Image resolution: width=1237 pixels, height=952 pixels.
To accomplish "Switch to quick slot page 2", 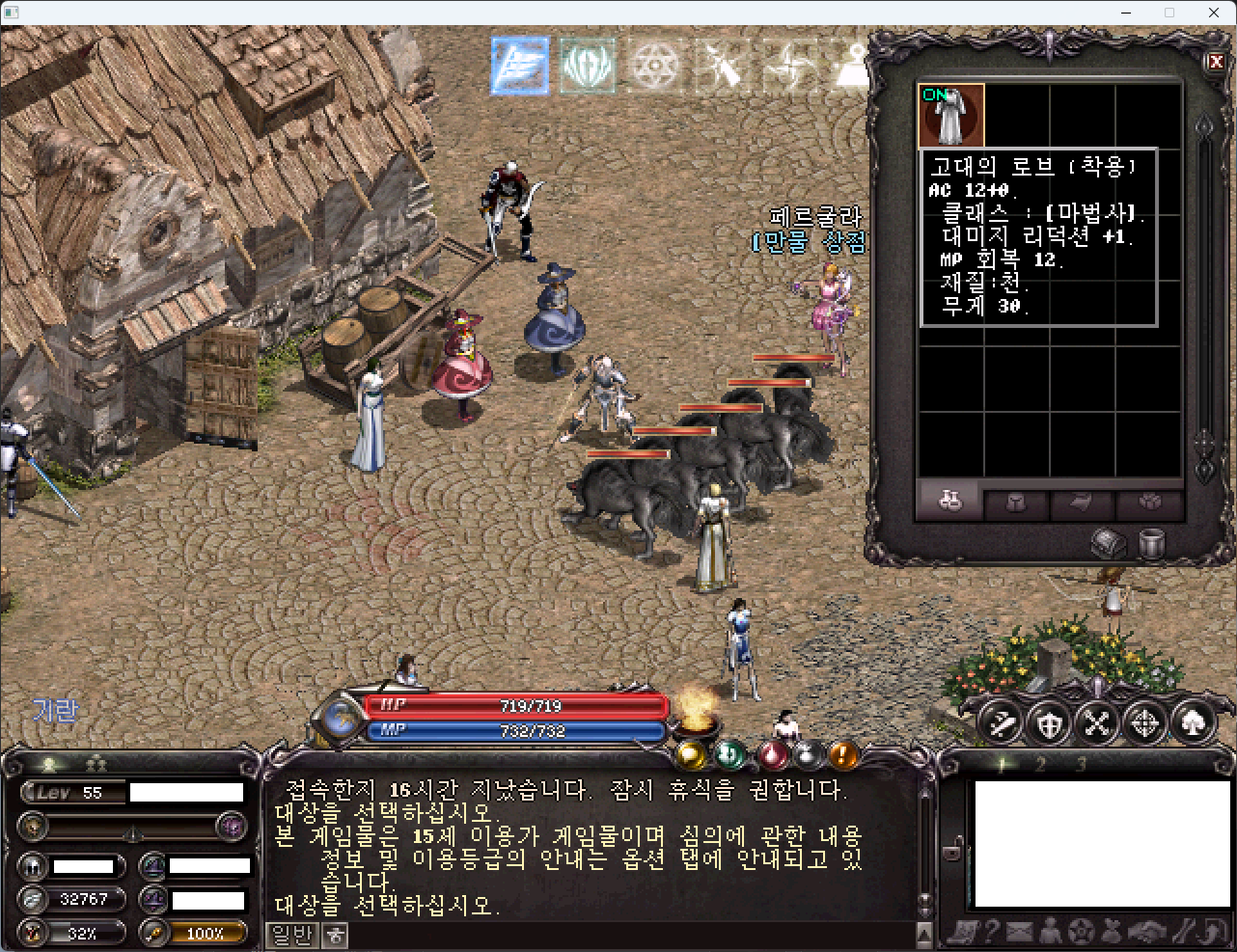I will pos(1040,765).
